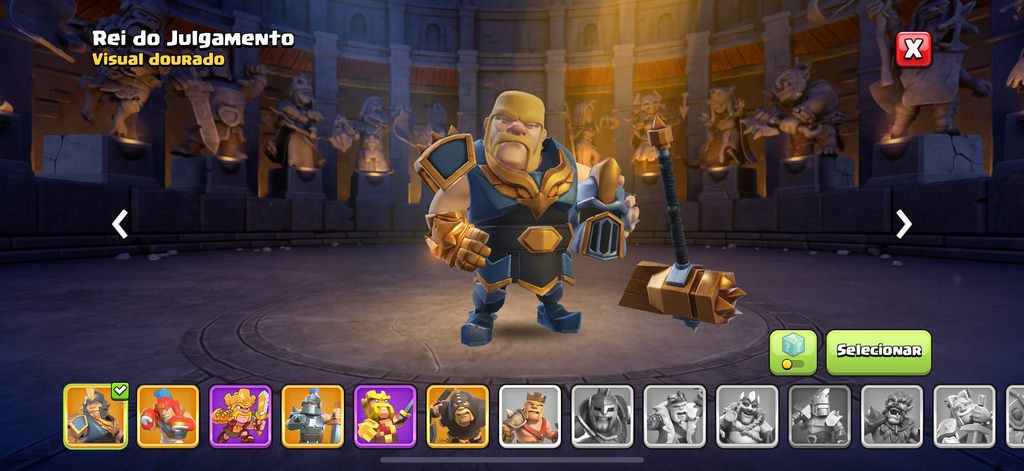1024x471 pixels.
Task: Show the next skin with the right arrow
Action: [904, 223]
